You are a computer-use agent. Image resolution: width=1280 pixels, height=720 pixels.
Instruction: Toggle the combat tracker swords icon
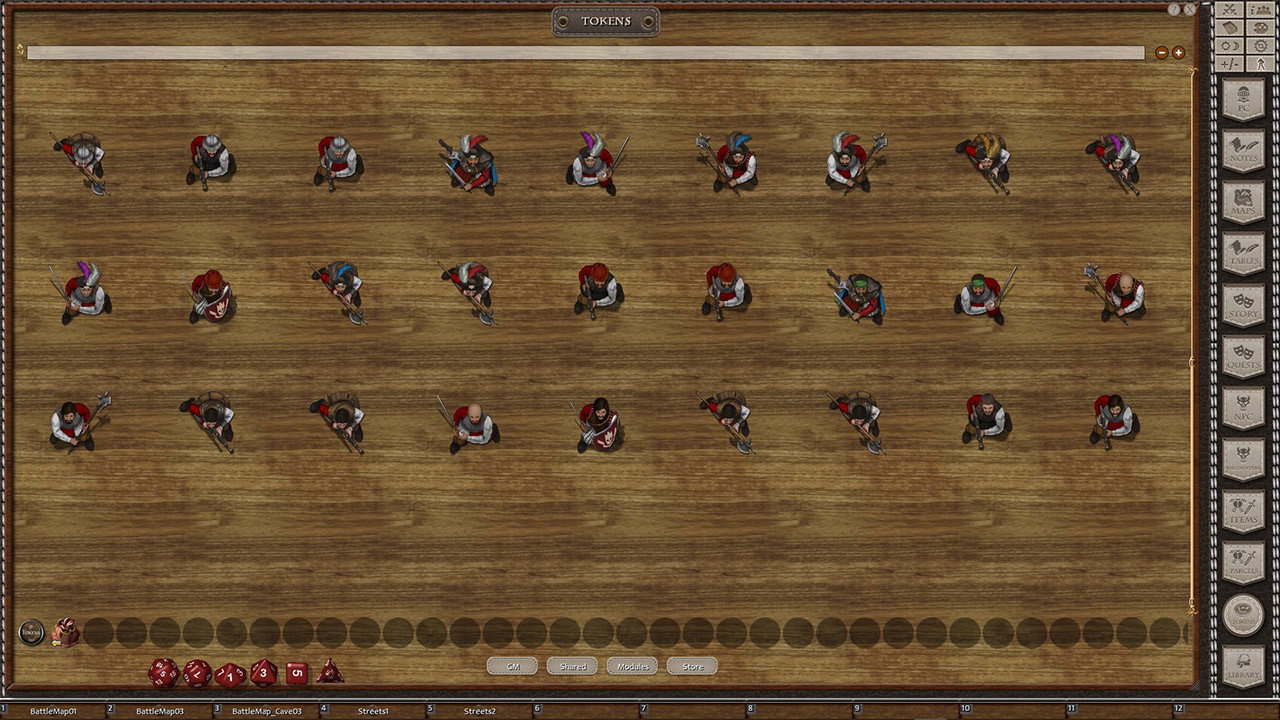1228,9
